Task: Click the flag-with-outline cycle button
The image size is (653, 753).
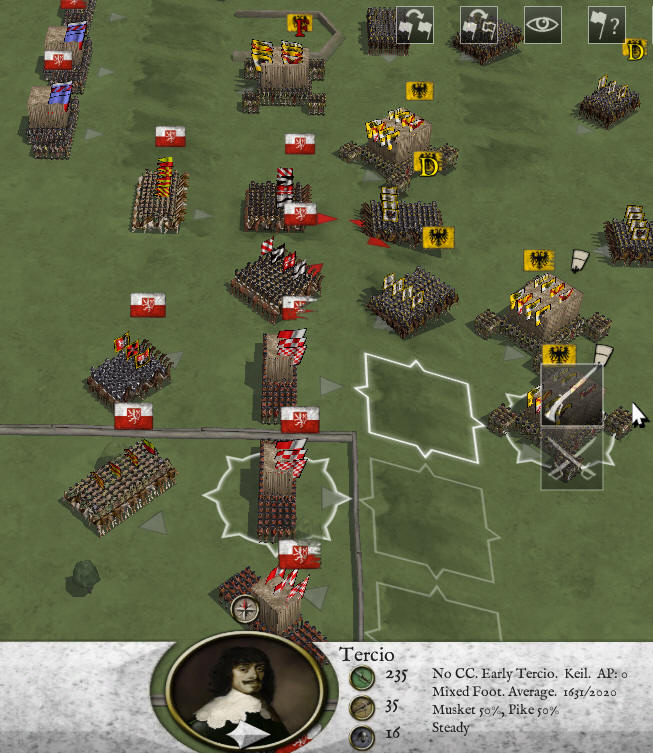Action: (x=479, y=25)
